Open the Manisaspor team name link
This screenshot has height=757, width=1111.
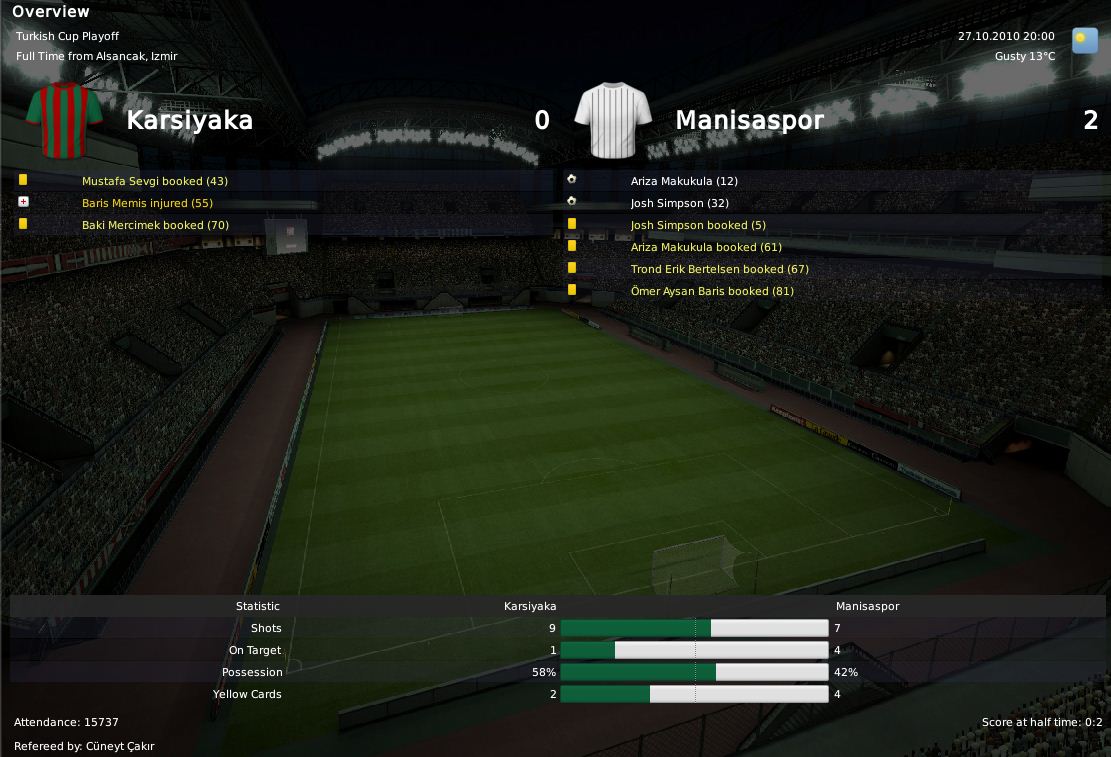[749, 120]
